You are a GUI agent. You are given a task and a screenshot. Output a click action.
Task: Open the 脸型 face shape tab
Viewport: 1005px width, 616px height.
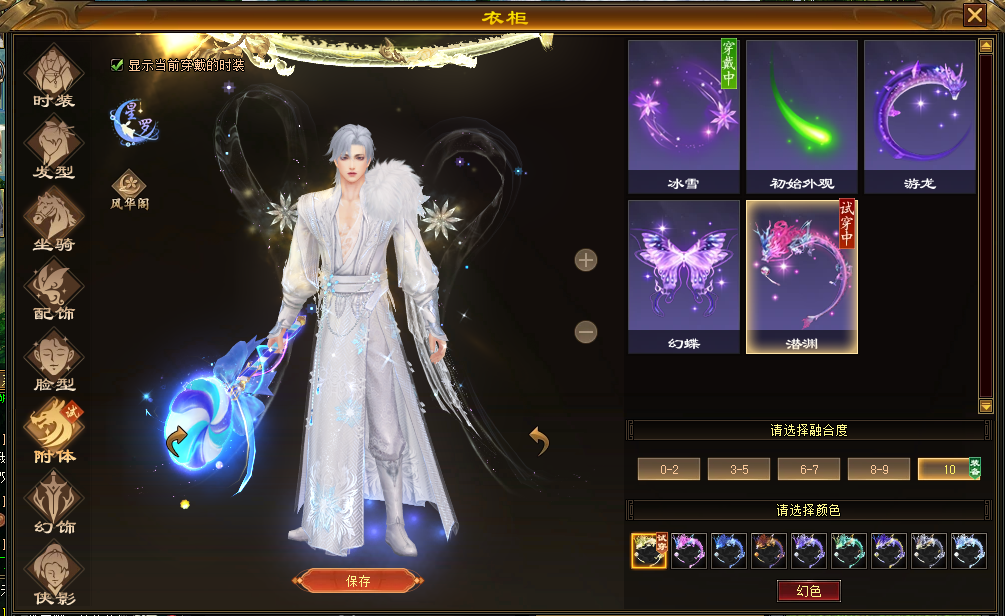coord(54,360)
